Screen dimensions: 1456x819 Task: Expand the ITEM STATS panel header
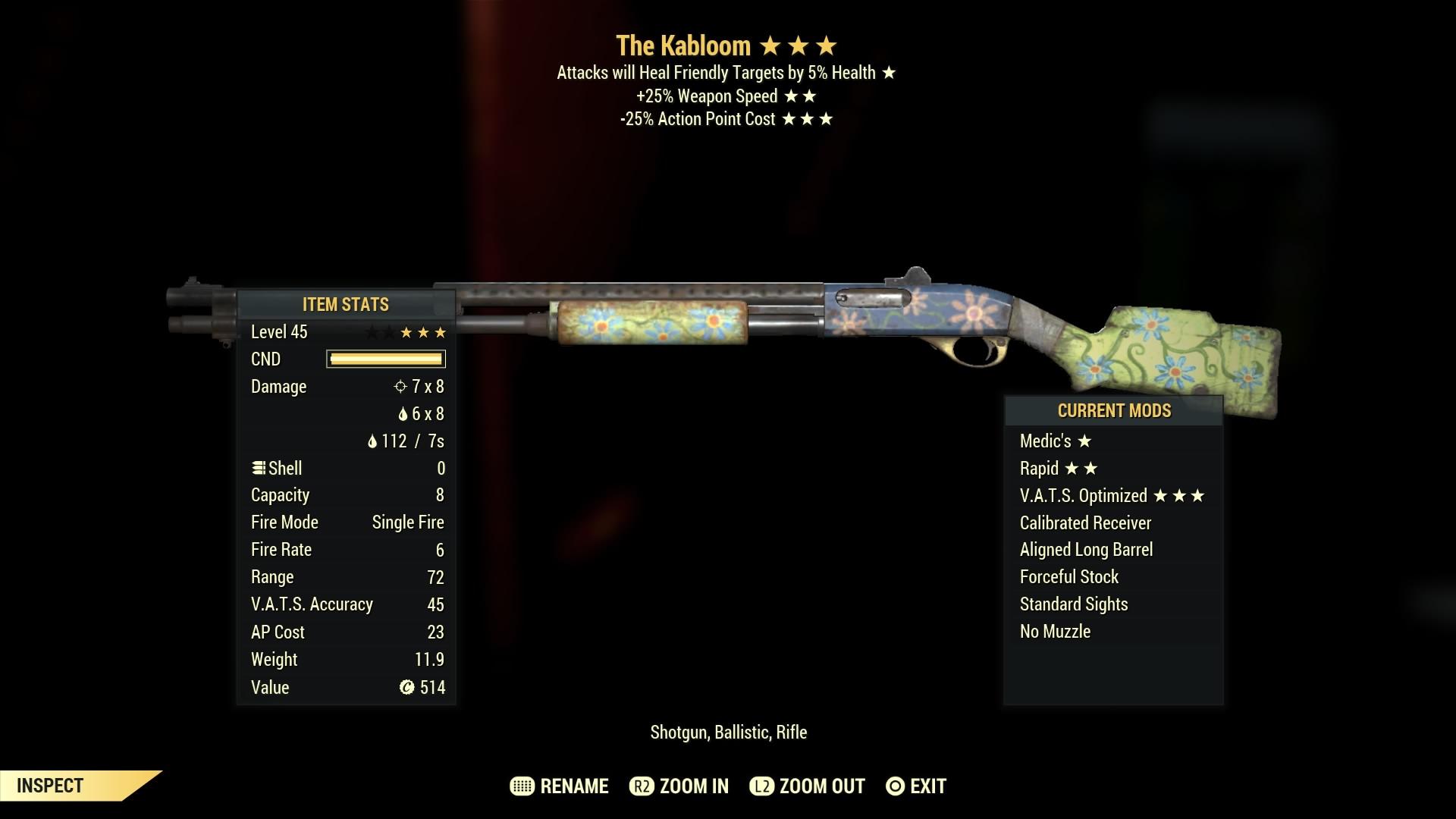[344, 305]
